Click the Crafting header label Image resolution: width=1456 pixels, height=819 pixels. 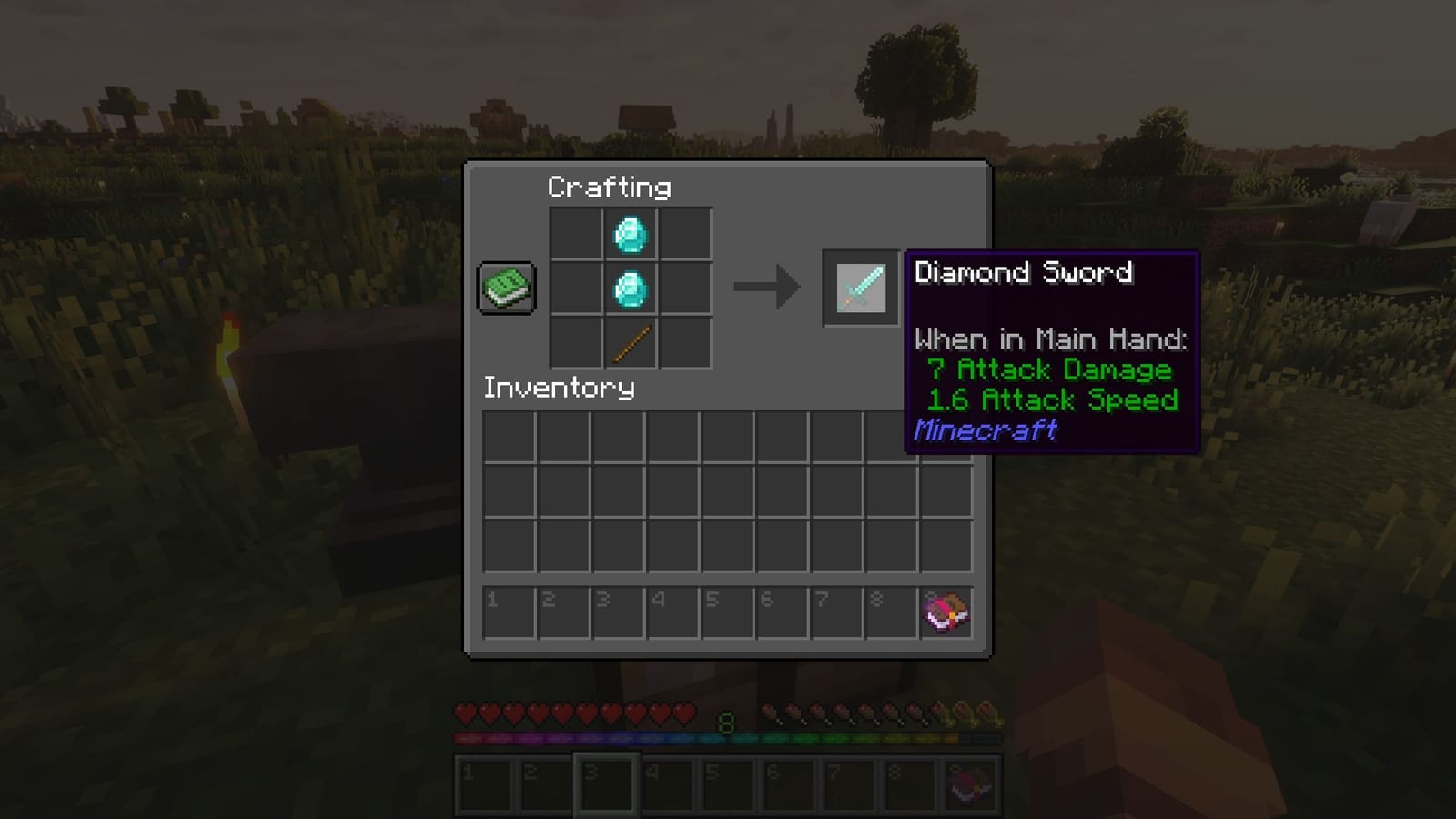pos(608,187)
